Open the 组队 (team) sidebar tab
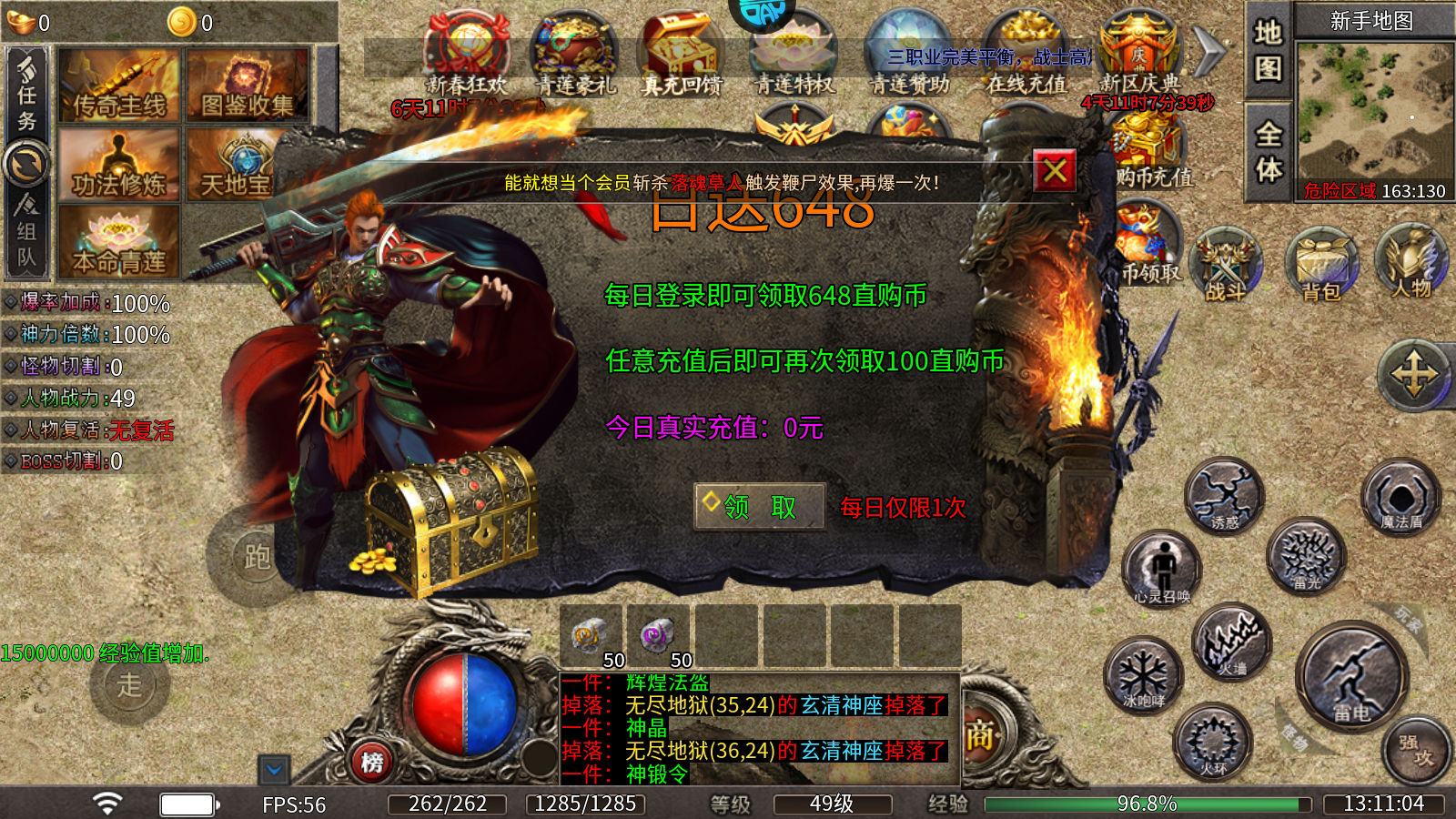This screenshot has height=819, width=1456. (x=27, y=238)
